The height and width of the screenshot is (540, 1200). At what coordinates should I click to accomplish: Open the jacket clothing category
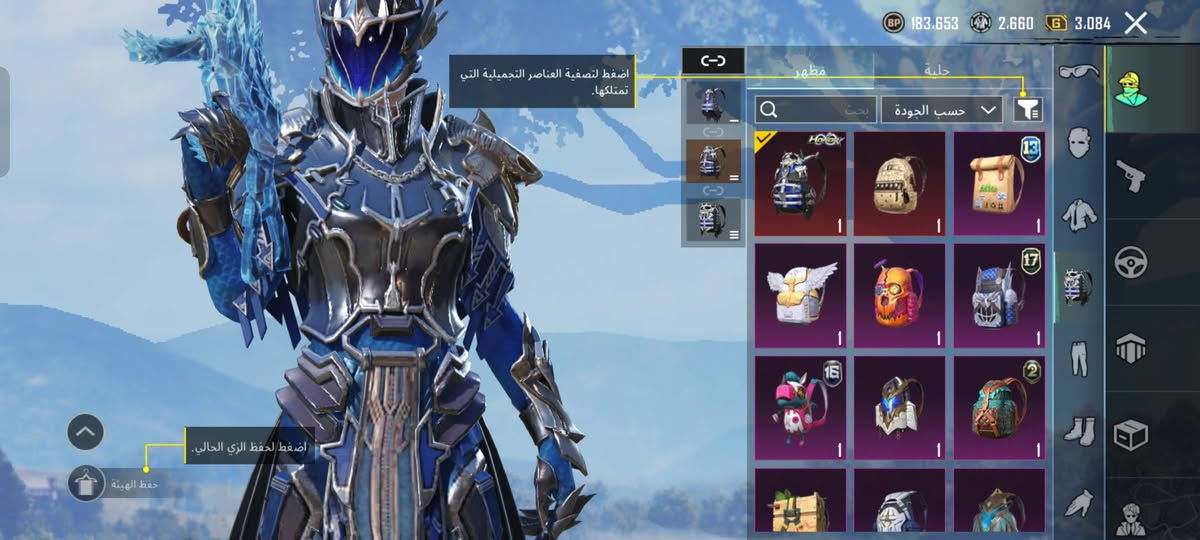(x=1078, y=213)
